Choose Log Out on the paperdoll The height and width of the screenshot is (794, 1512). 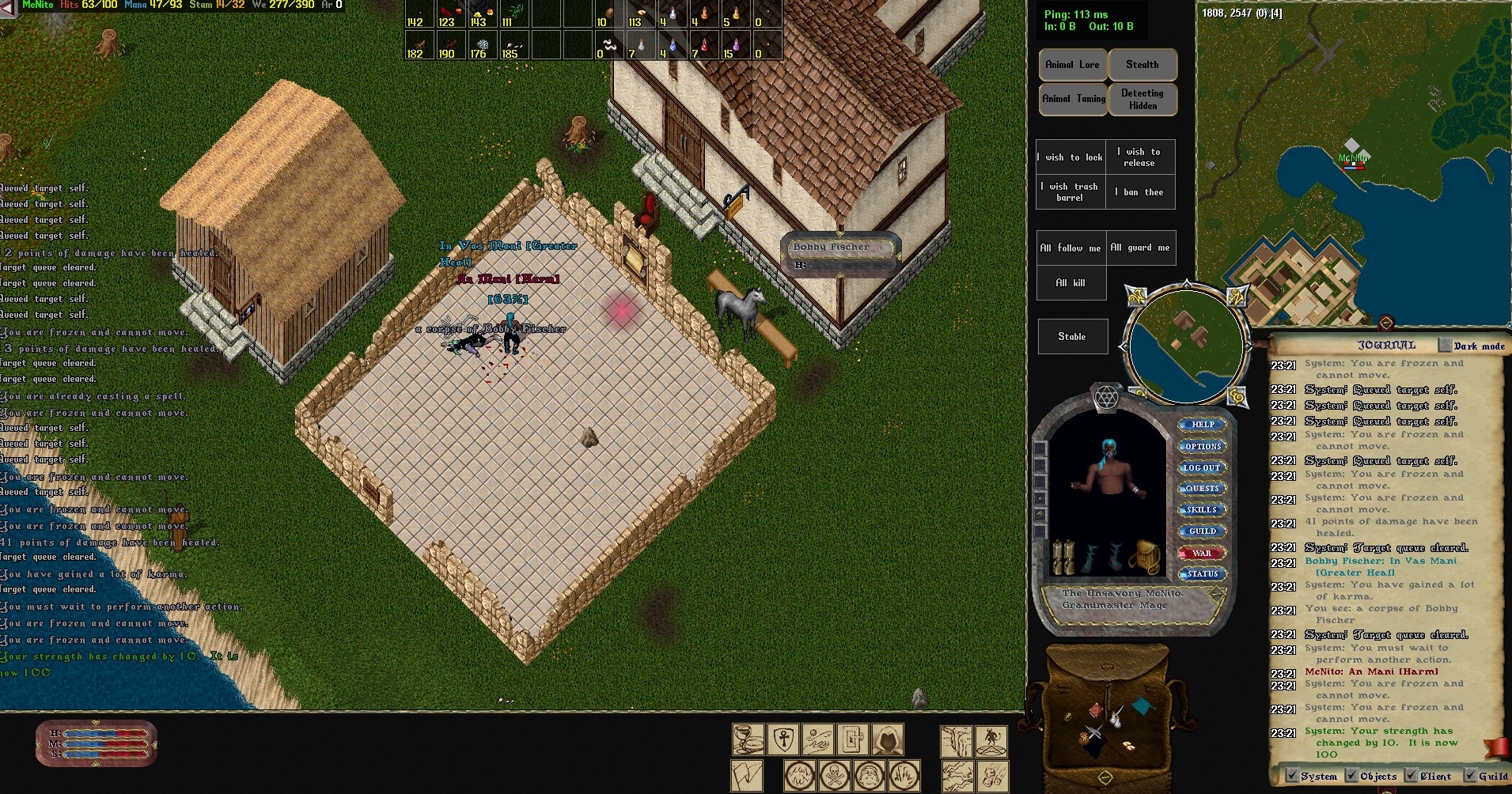[1202, 467]
